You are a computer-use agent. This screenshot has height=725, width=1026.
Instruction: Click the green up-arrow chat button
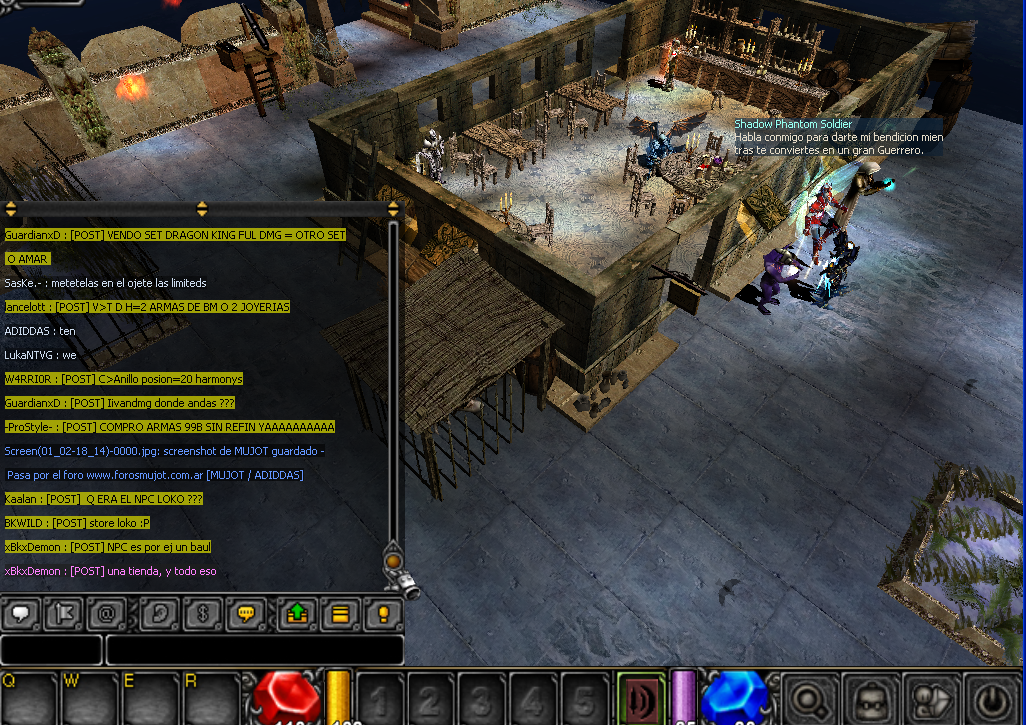[x=296, y=613]
